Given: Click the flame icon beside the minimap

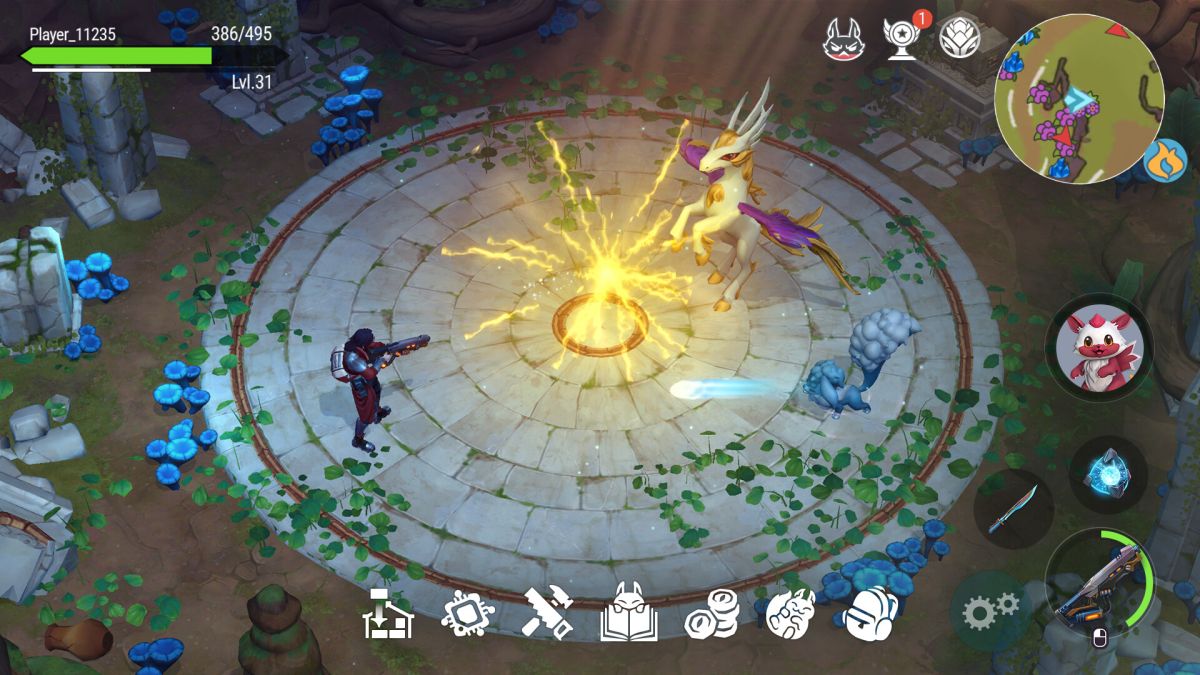Looking at the screenshot, I should (1166, 160).
